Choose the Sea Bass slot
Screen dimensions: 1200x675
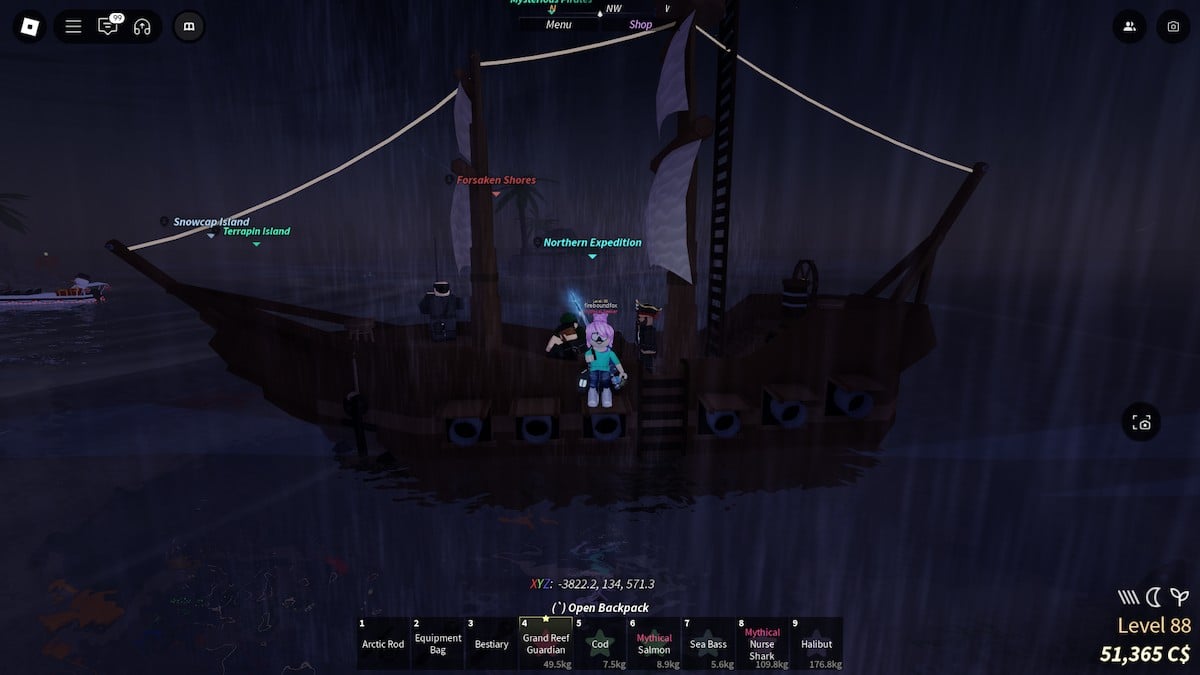pyautogui.click(x=708, y=643)
